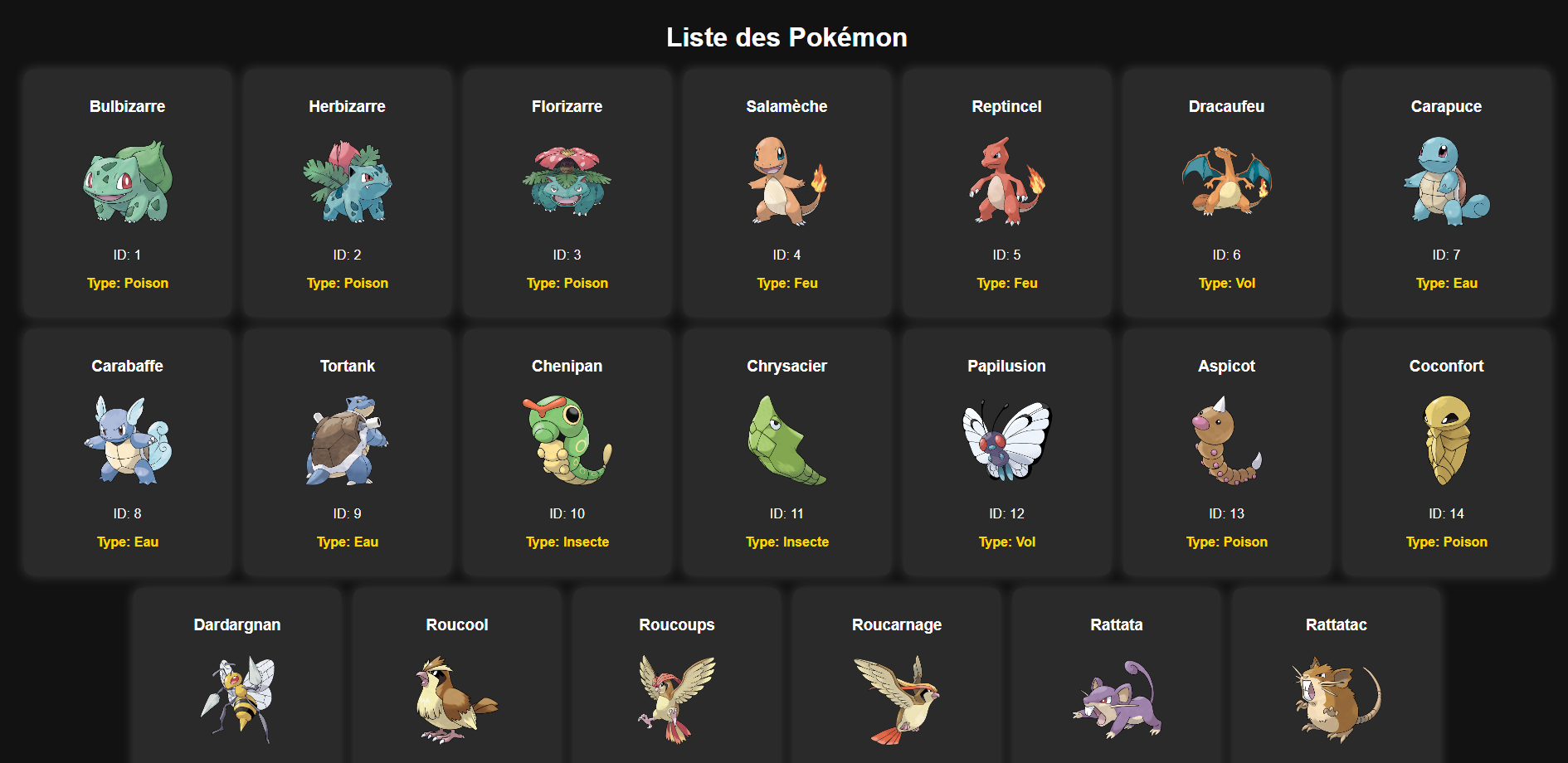The height and width of the screenshot is (763, 1568).
Task: Select the Chenipan caterpillar sprite
Action: click(x=567, y=442)
